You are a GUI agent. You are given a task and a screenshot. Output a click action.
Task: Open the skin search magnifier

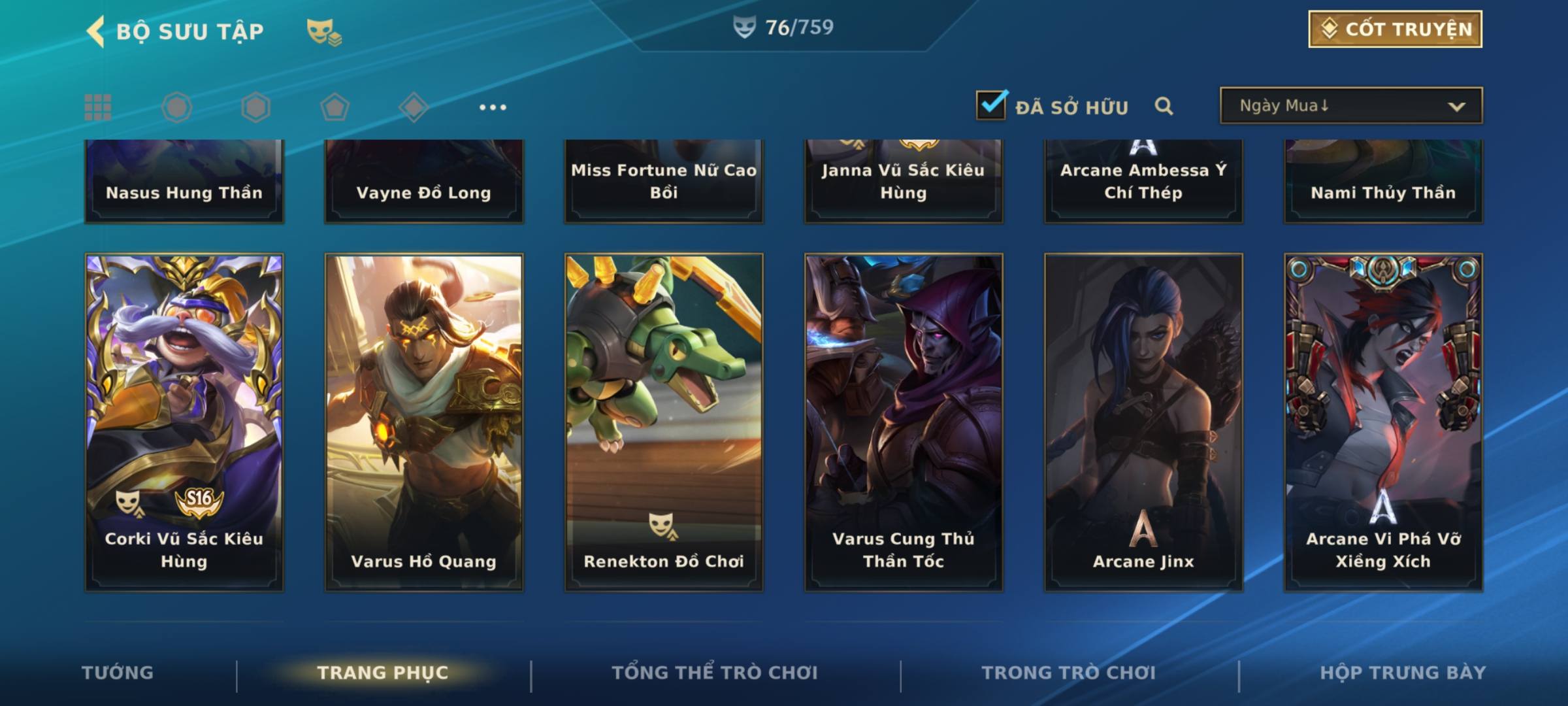point(1164,106)
